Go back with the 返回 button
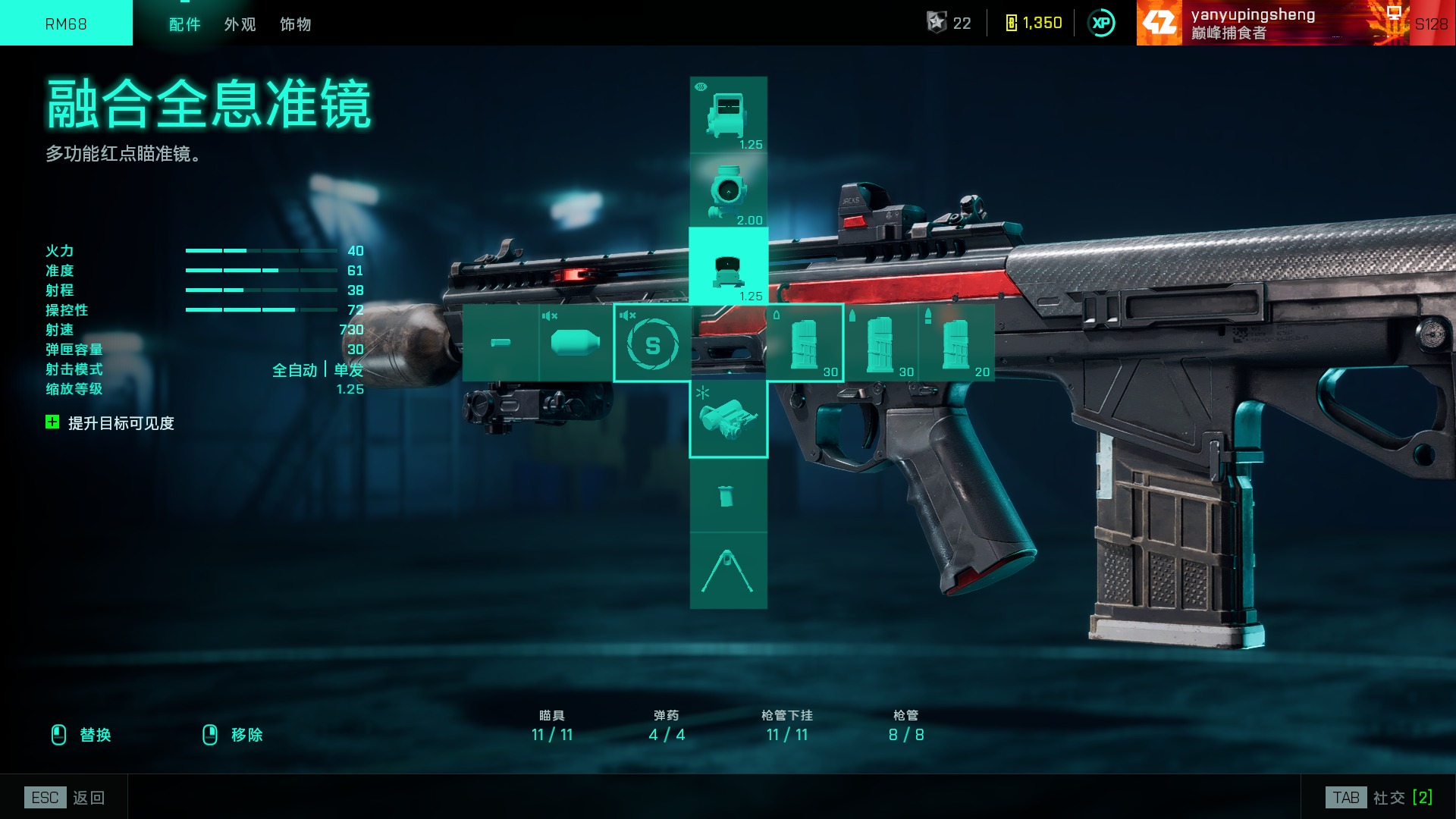Screen dimensions: 1456x819 coord(65,798)
